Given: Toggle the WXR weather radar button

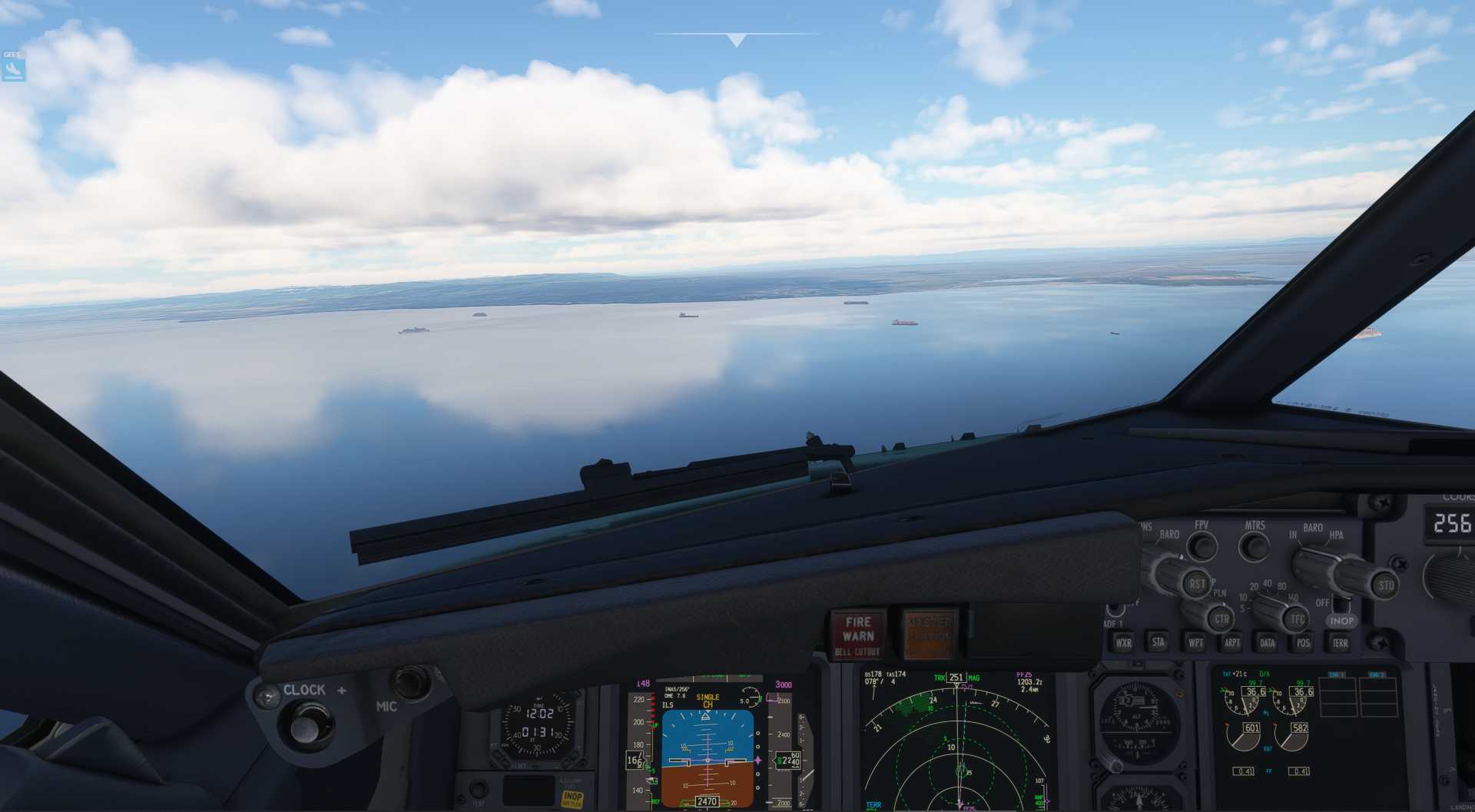Looking at the screenshot, I should coord(1122,642).
